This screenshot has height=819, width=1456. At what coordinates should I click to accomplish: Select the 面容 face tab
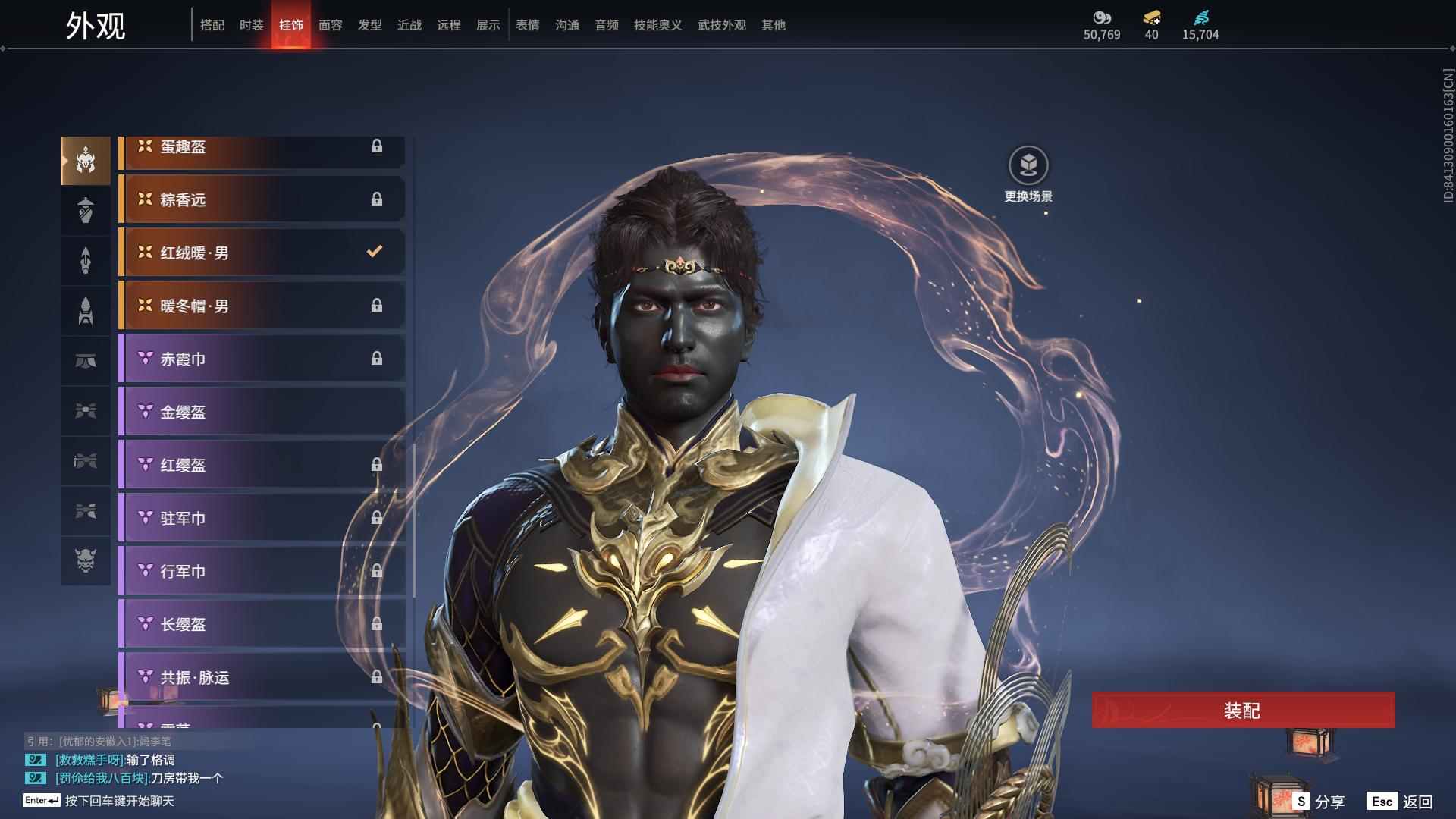(x=331, y=25)
